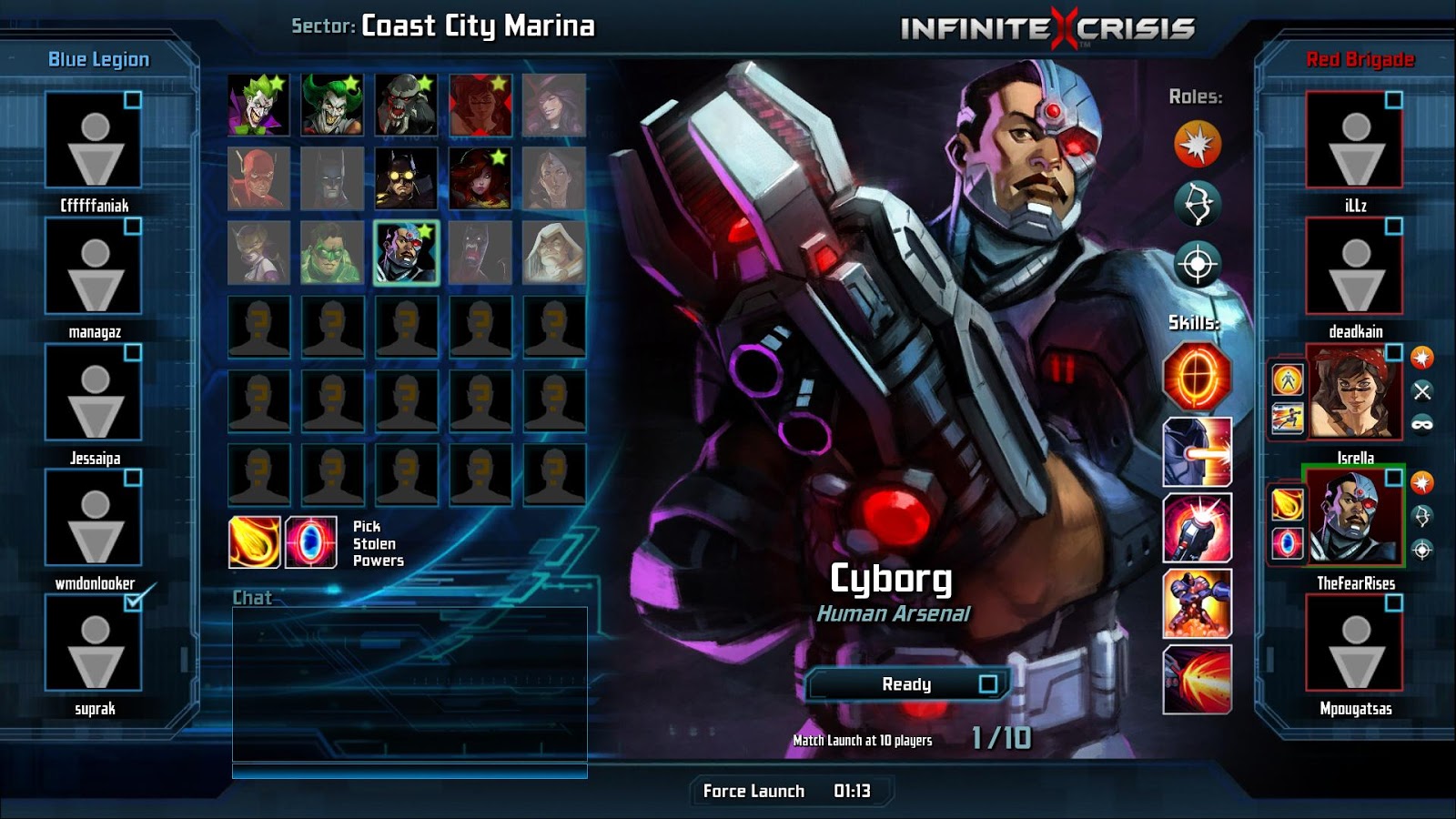Viewport: 1456px width, 819px height.
Task: Click Isrella's champion portrait in Red Brigade
Action: coord(1355,393)
